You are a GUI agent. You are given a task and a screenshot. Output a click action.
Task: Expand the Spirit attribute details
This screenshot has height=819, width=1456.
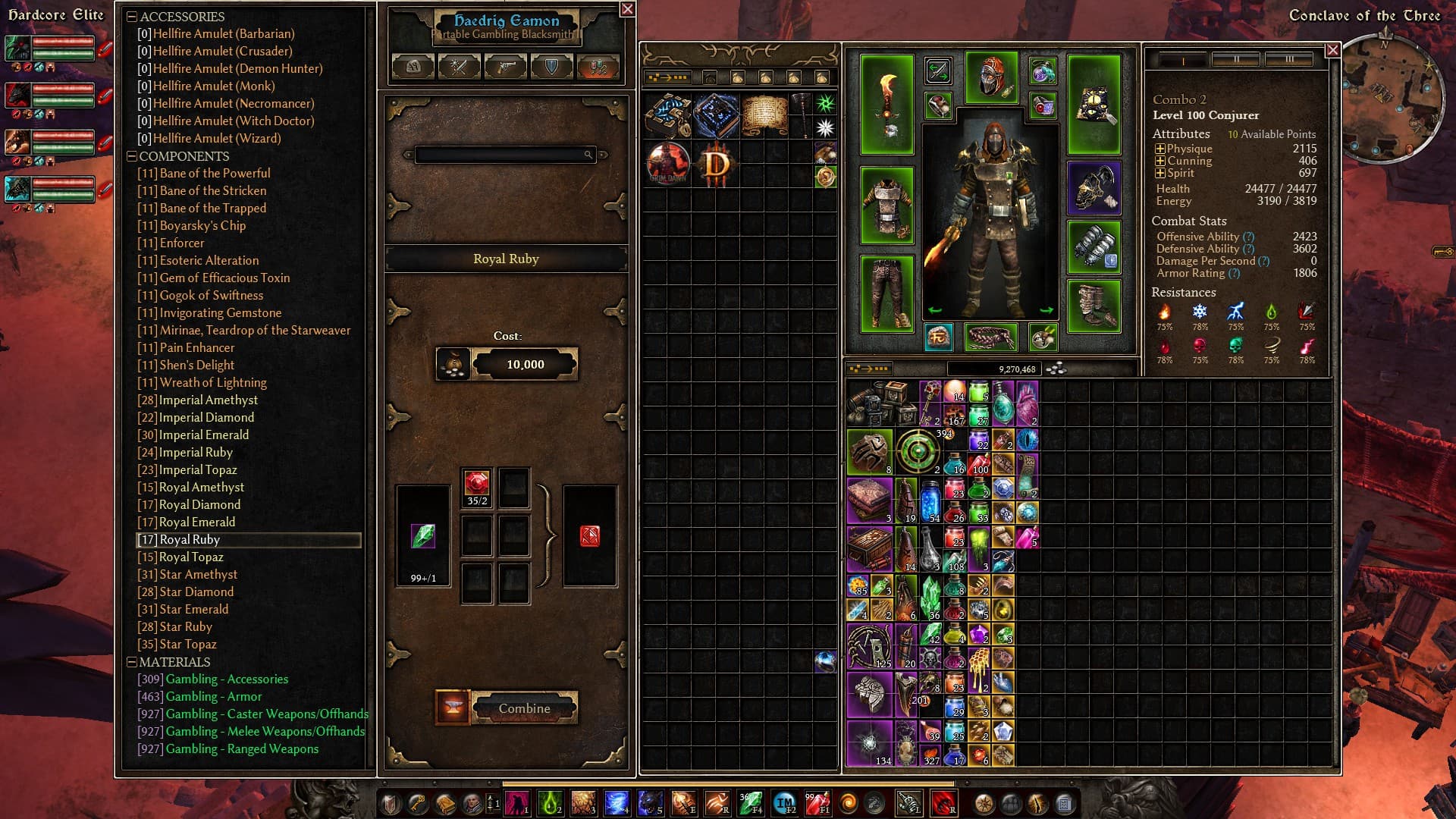[1159, 174]
